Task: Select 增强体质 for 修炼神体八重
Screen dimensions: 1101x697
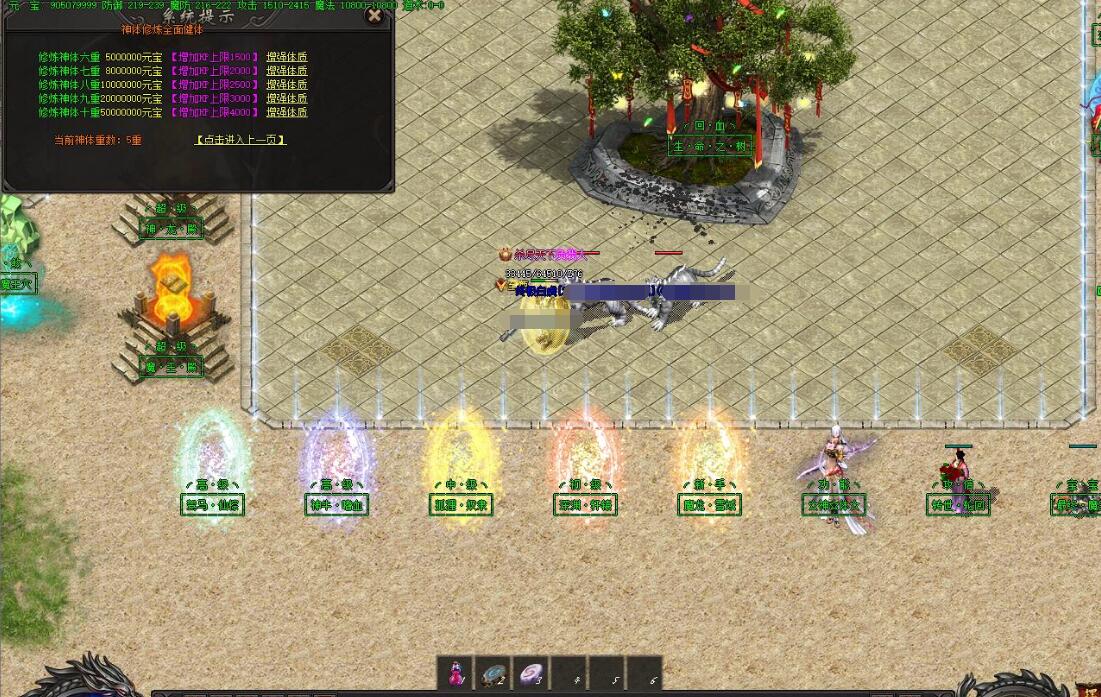Action: [x=287, y=85]
